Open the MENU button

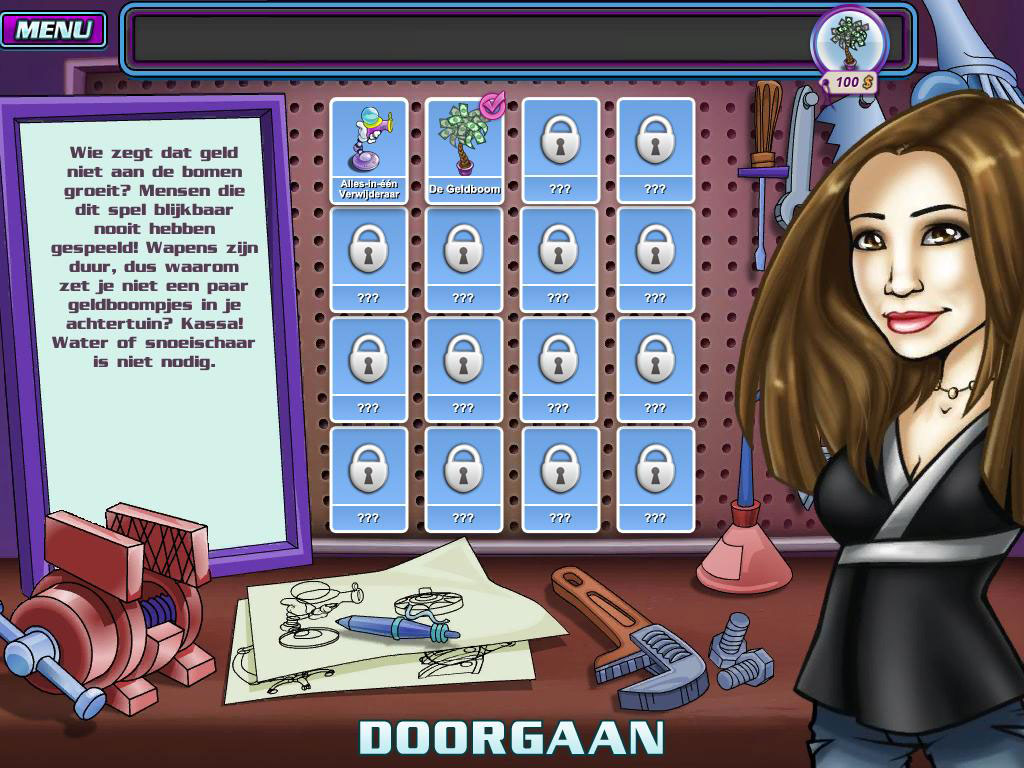click(x=54, y=29)
